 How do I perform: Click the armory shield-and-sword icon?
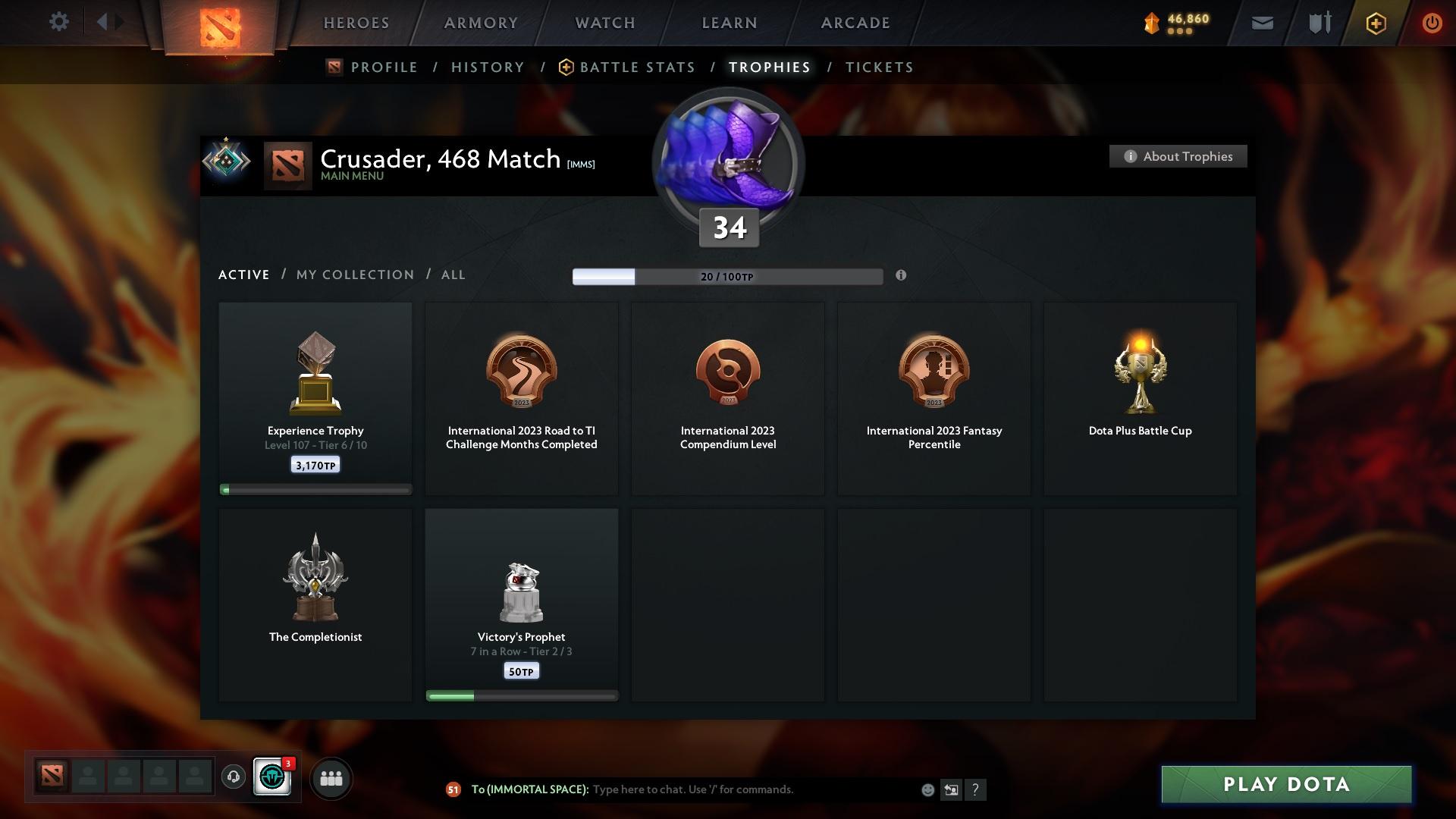pos(1318,23)
